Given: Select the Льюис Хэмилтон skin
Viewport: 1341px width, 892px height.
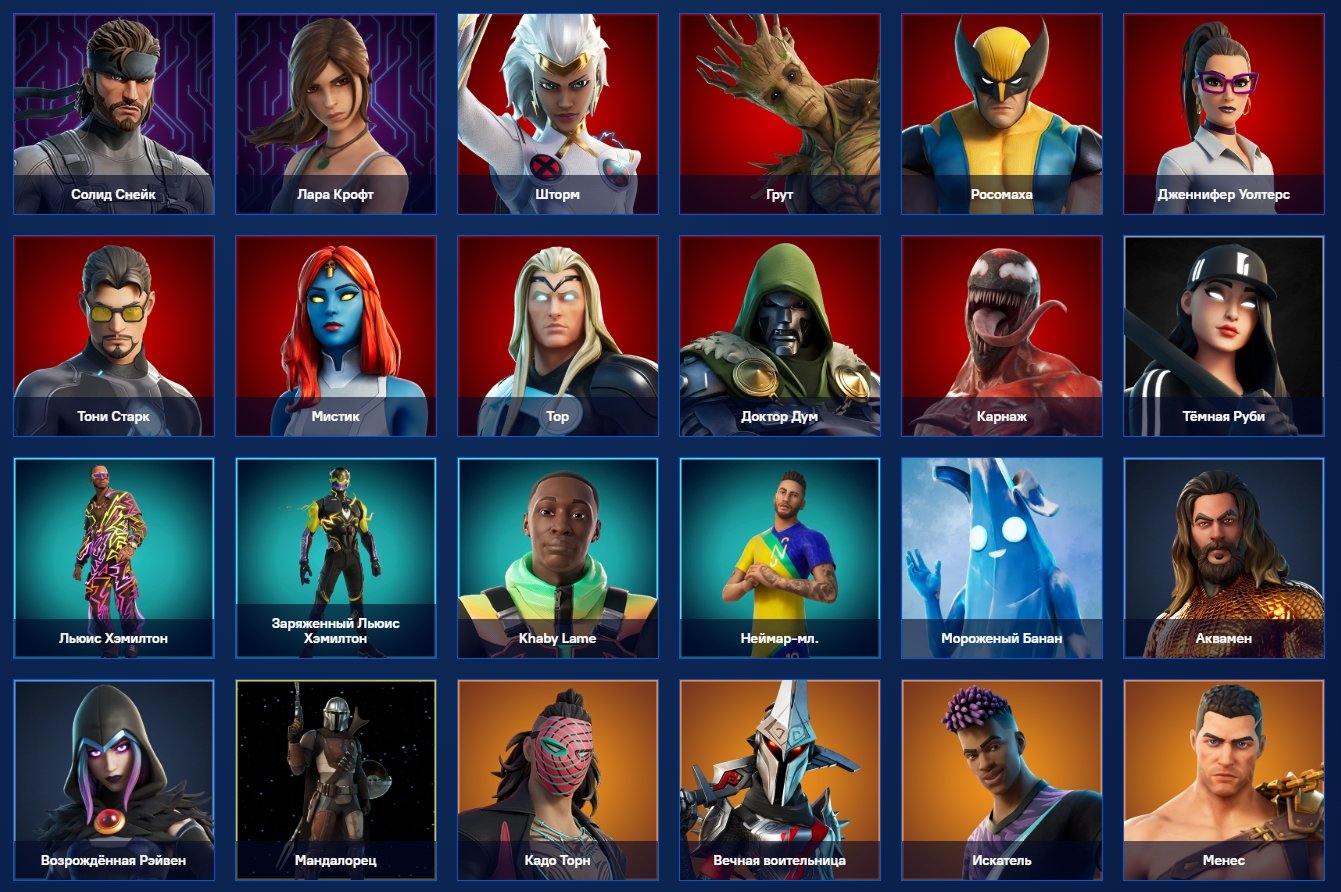Looking at the screenshot, I should point(112,555).
